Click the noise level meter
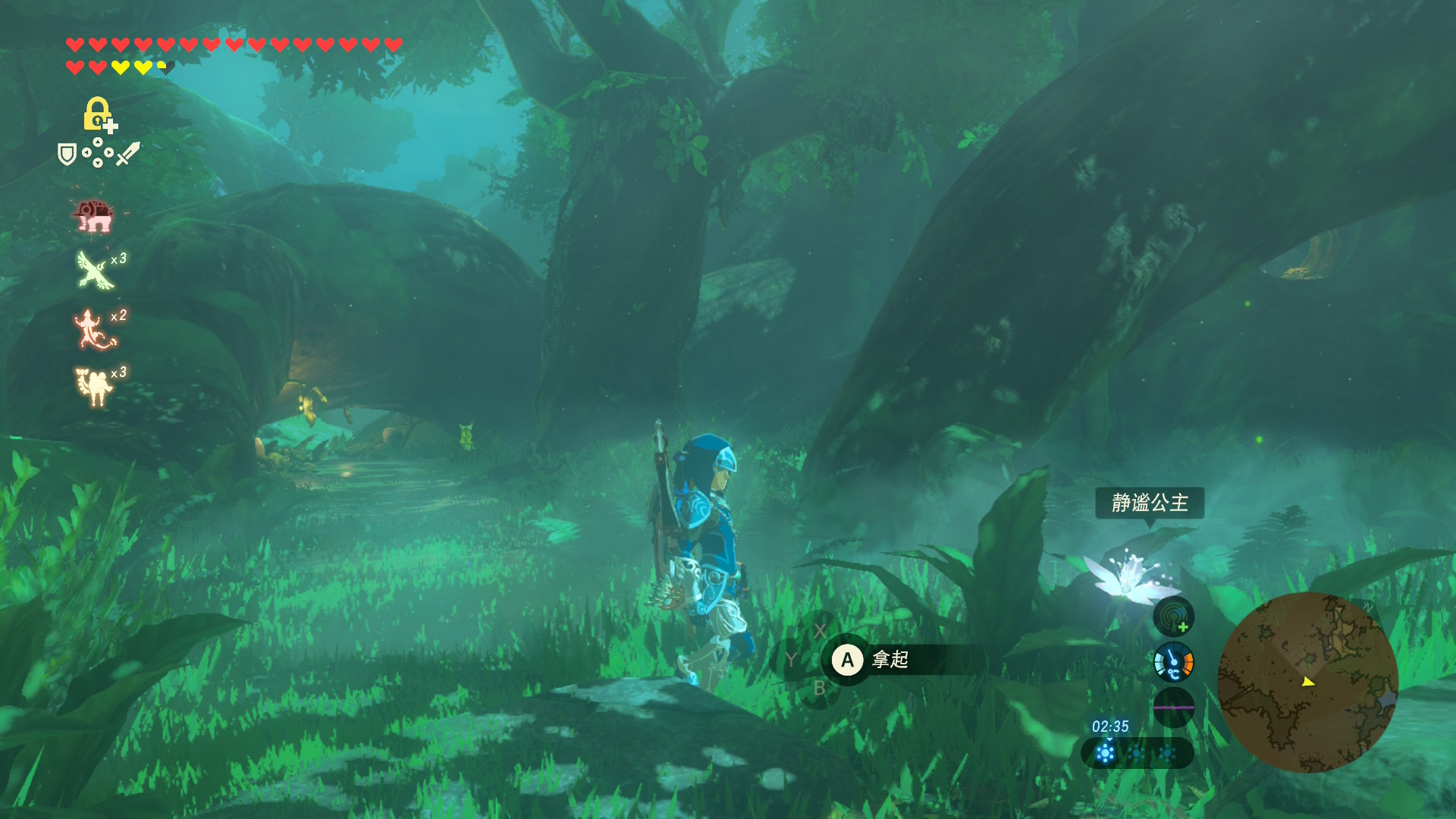This screenshot has width=1456, height=819. (x=1173, y=707)
